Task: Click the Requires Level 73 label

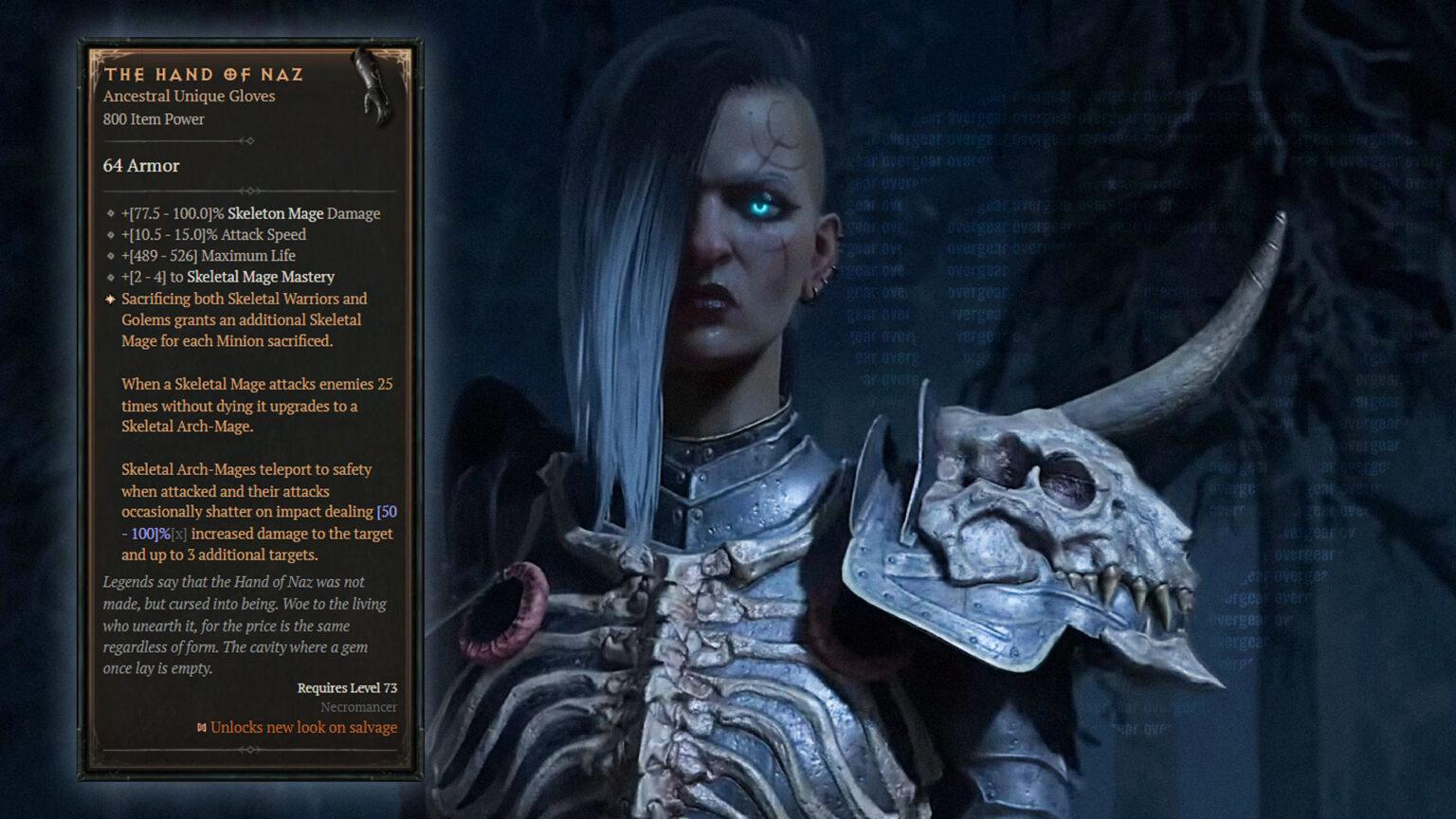Action: (x=347, y=688)
